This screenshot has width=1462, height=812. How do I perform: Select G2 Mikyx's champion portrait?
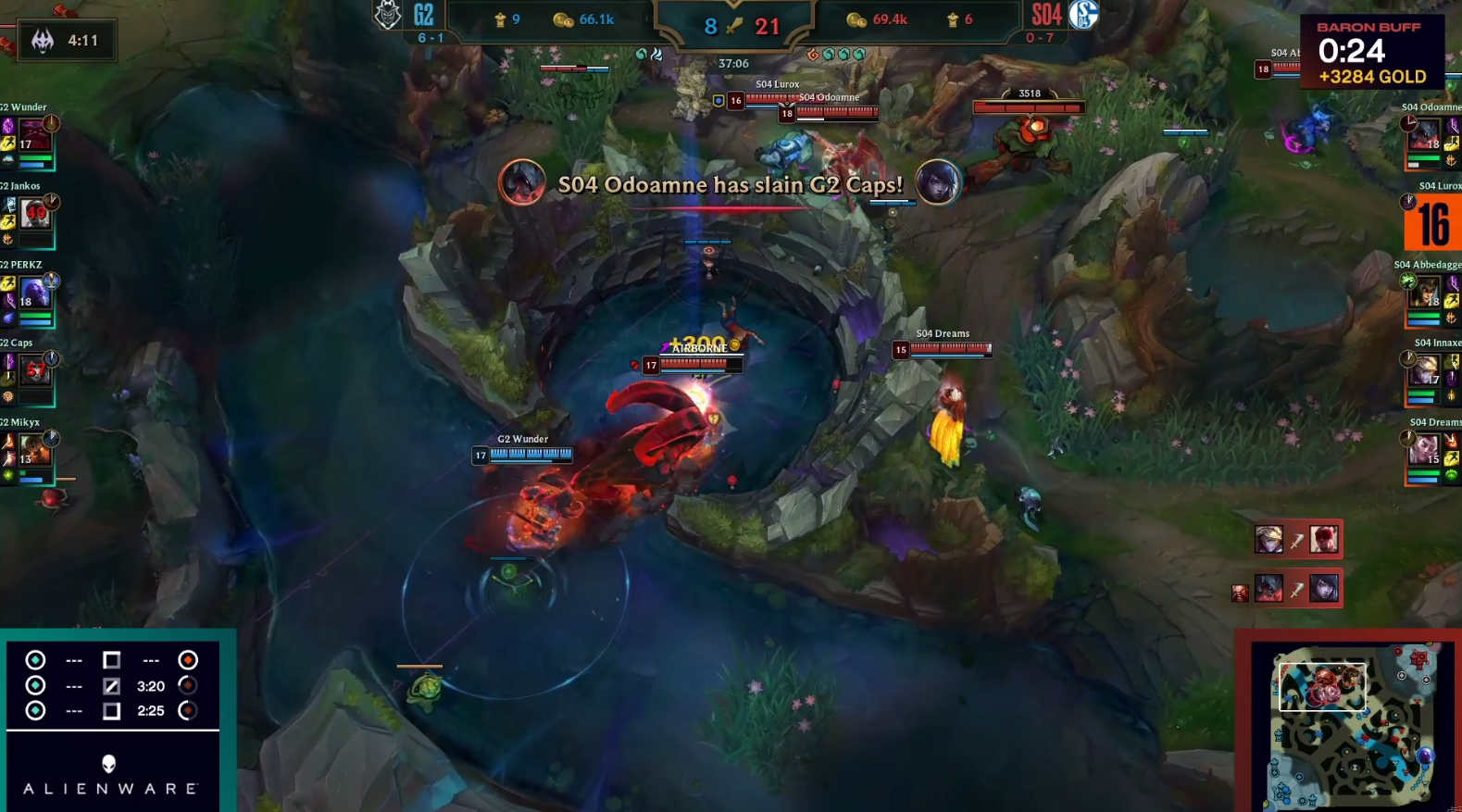[x=33, y=451]
